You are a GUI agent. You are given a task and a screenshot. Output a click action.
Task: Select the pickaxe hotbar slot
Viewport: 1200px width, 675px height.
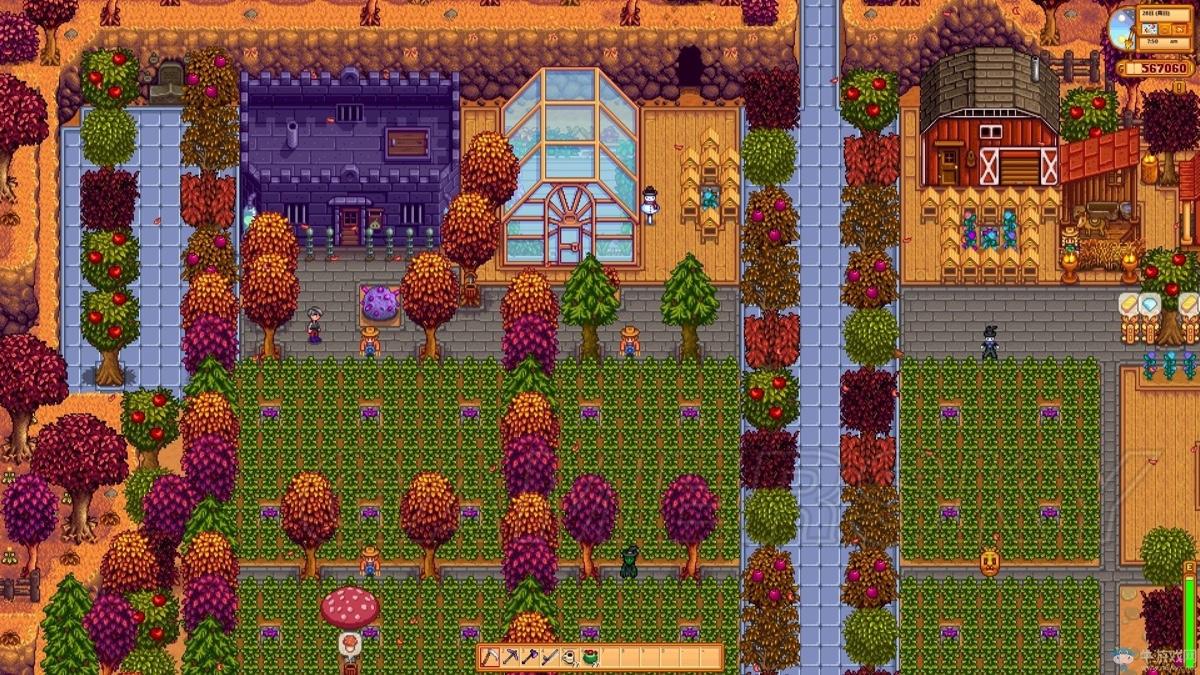510,657
